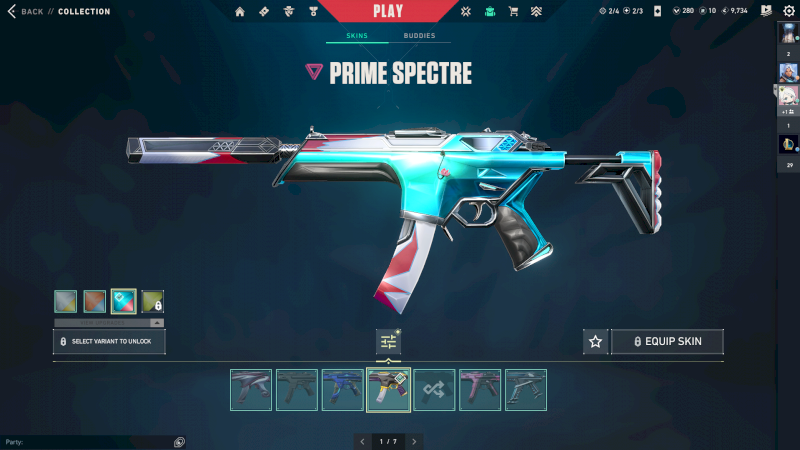Open the settings gear icon
The image size is (800, 450).
point(788,11)
